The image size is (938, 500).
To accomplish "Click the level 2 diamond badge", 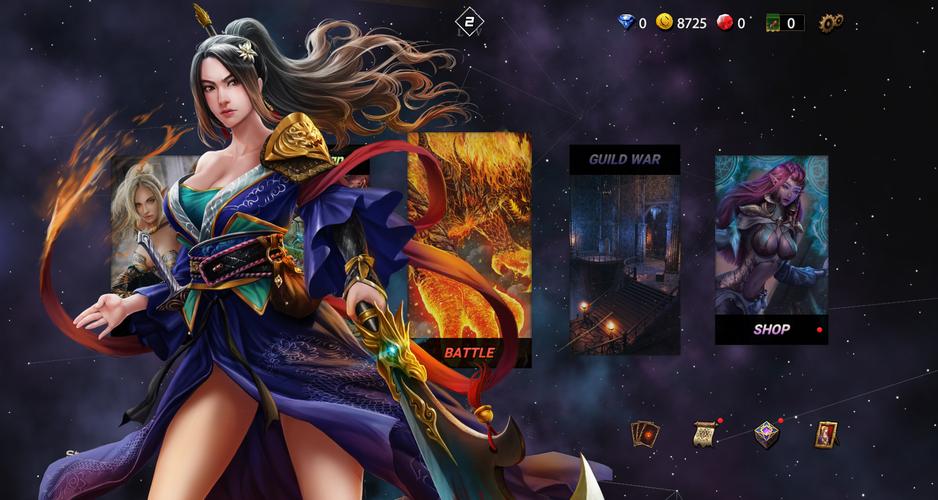I will tap(469, 22).
